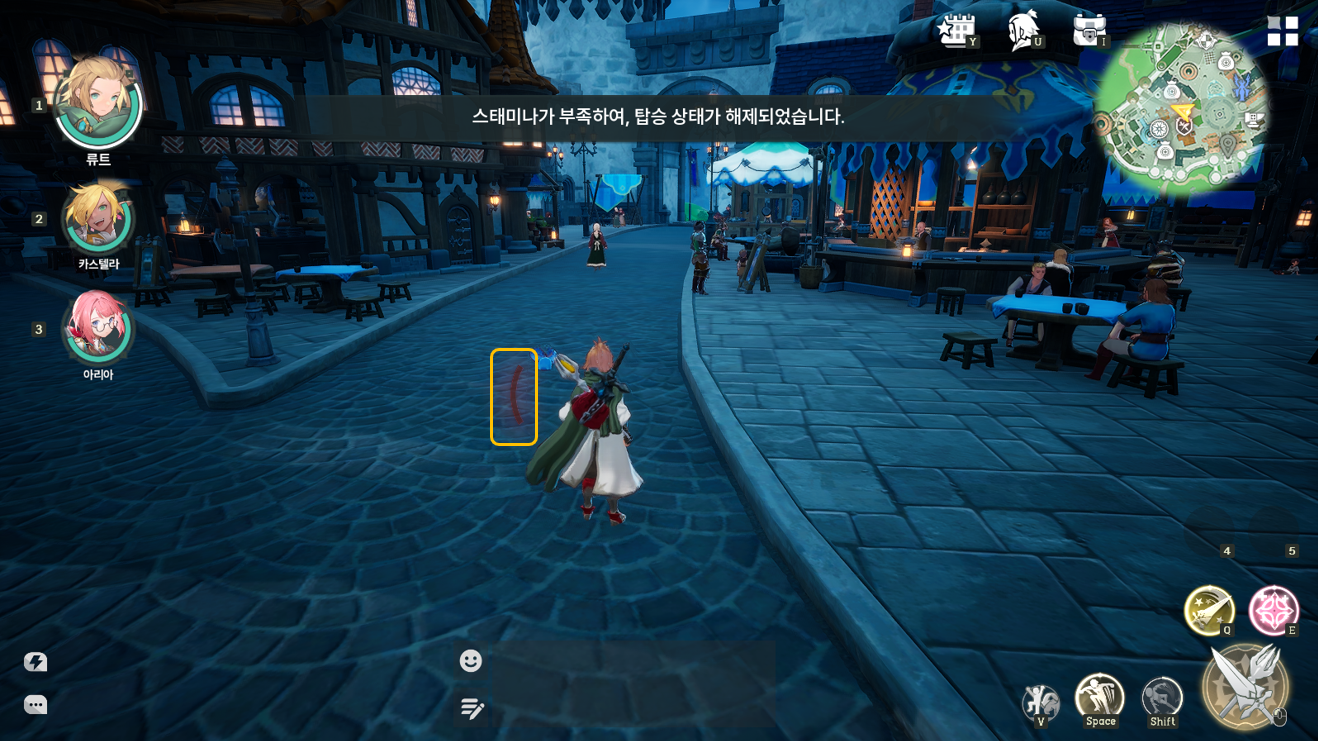Screen dimensions: 1318x741
Task: Select party member 류트 portrait
Action: [x=98, y=102]
